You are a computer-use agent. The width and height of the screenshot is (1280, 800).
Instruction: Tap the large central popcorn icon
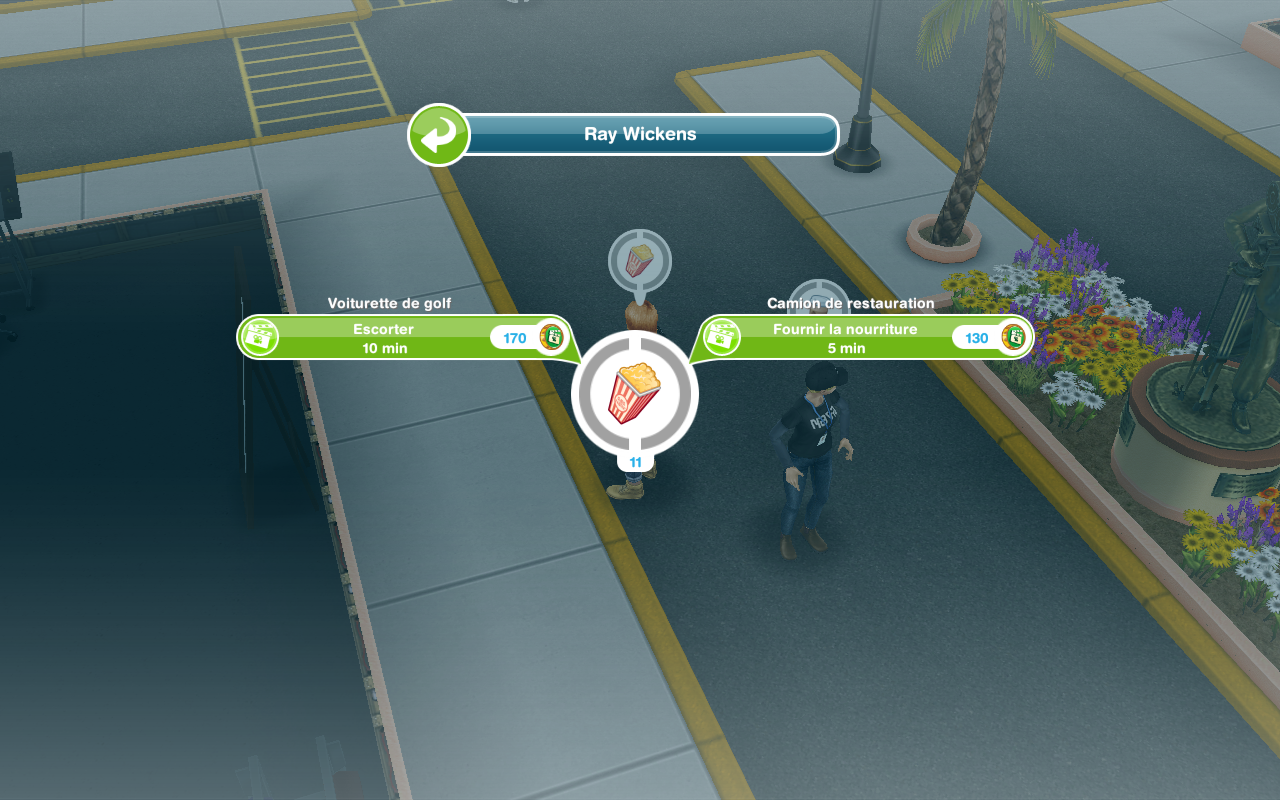click(x=635, y=394)
